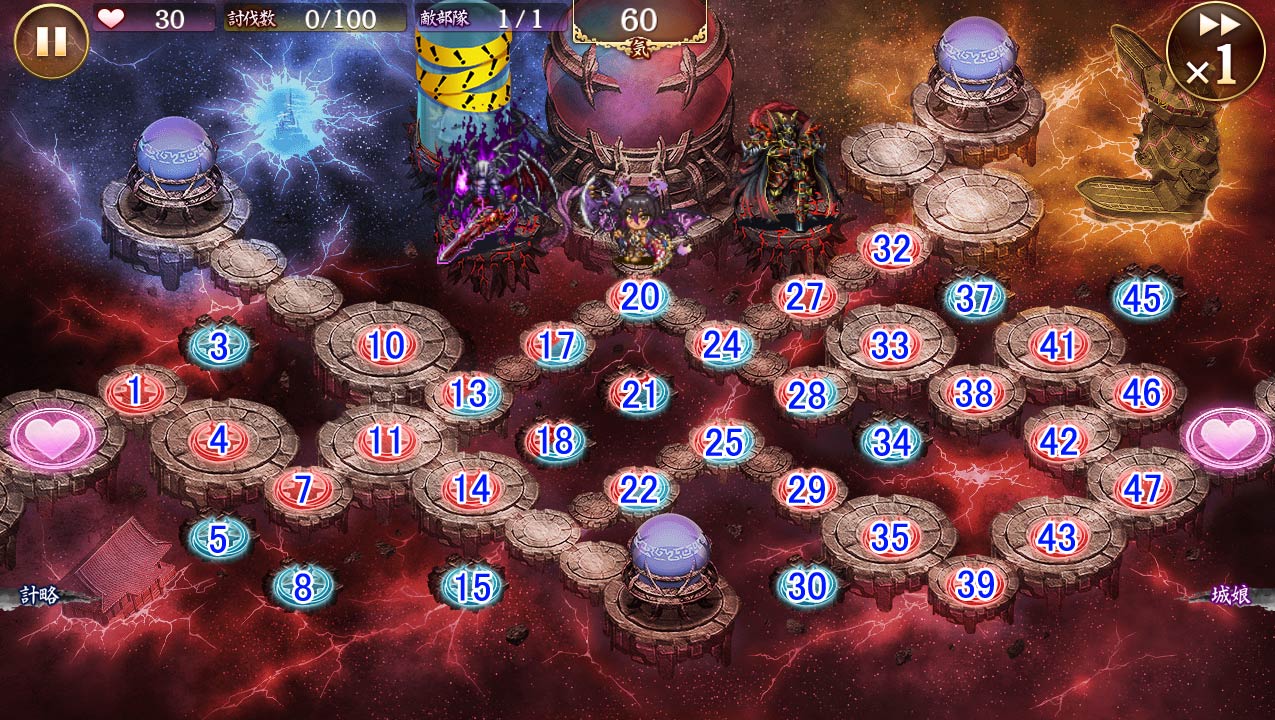Select red deployment tile number 47
Image resolution: width=1275 pixels, height=720 pixels.
(1142, 489)
